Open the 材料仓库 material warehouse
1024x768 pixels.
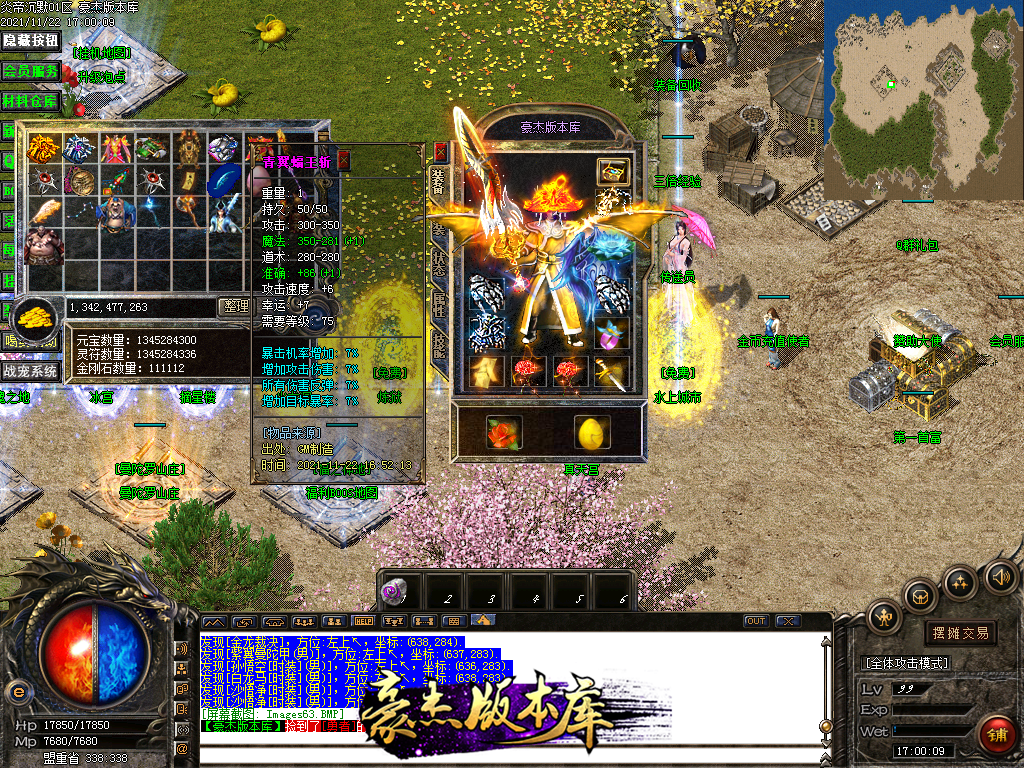click(31, 101)
